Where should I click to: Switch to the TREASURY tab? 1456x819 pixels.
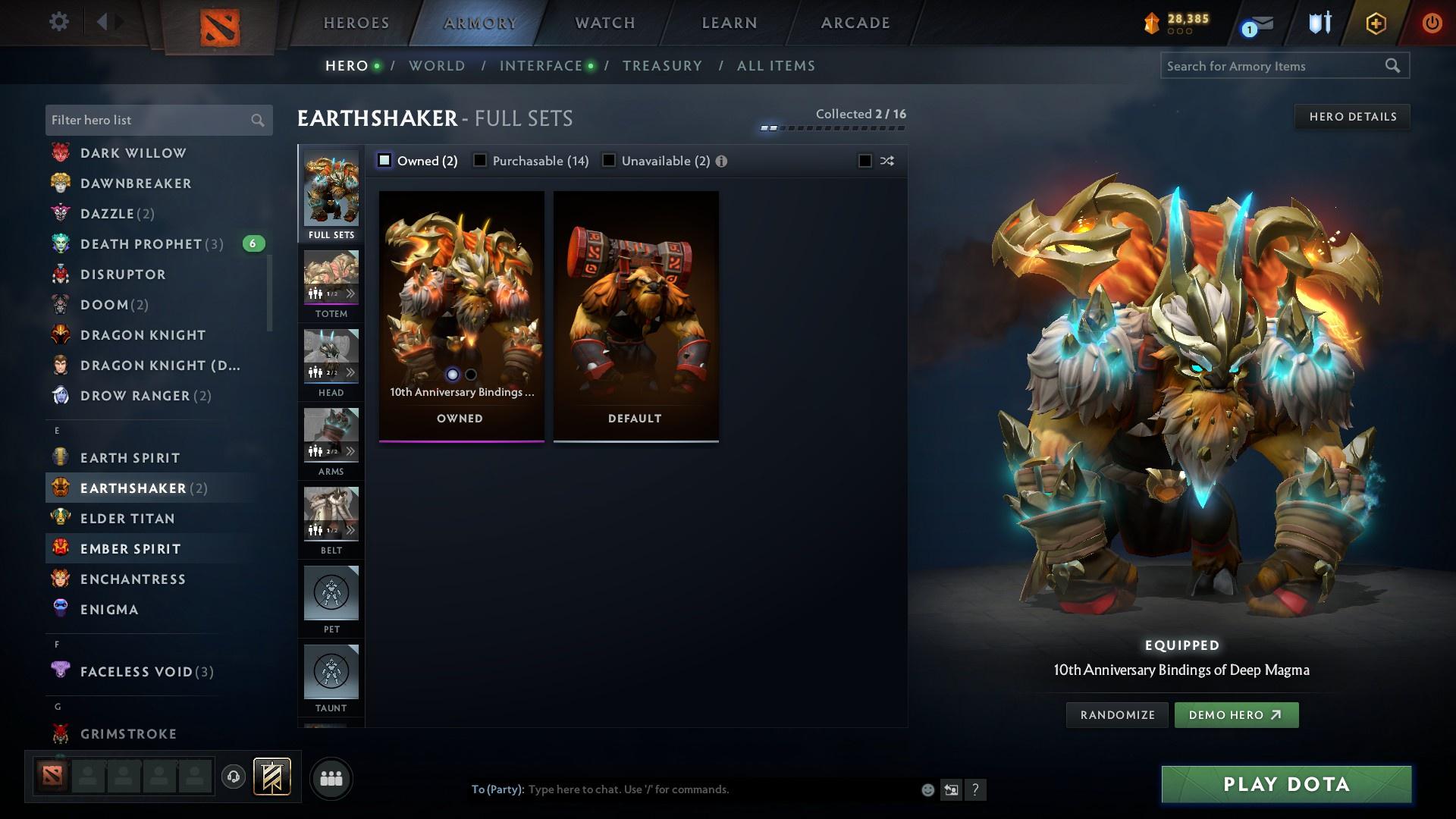pyautogui.click(x=662, y=66)
